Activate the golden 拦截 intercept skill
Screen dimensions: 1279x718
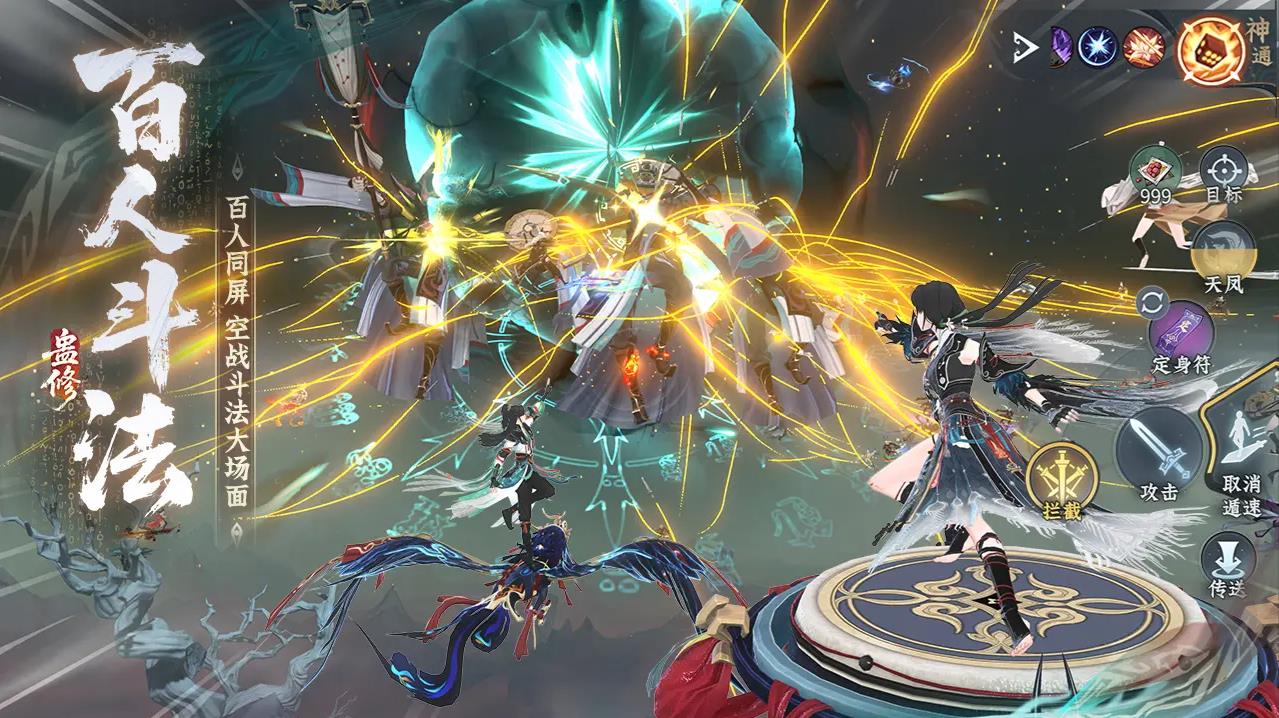coord(1063,478)
